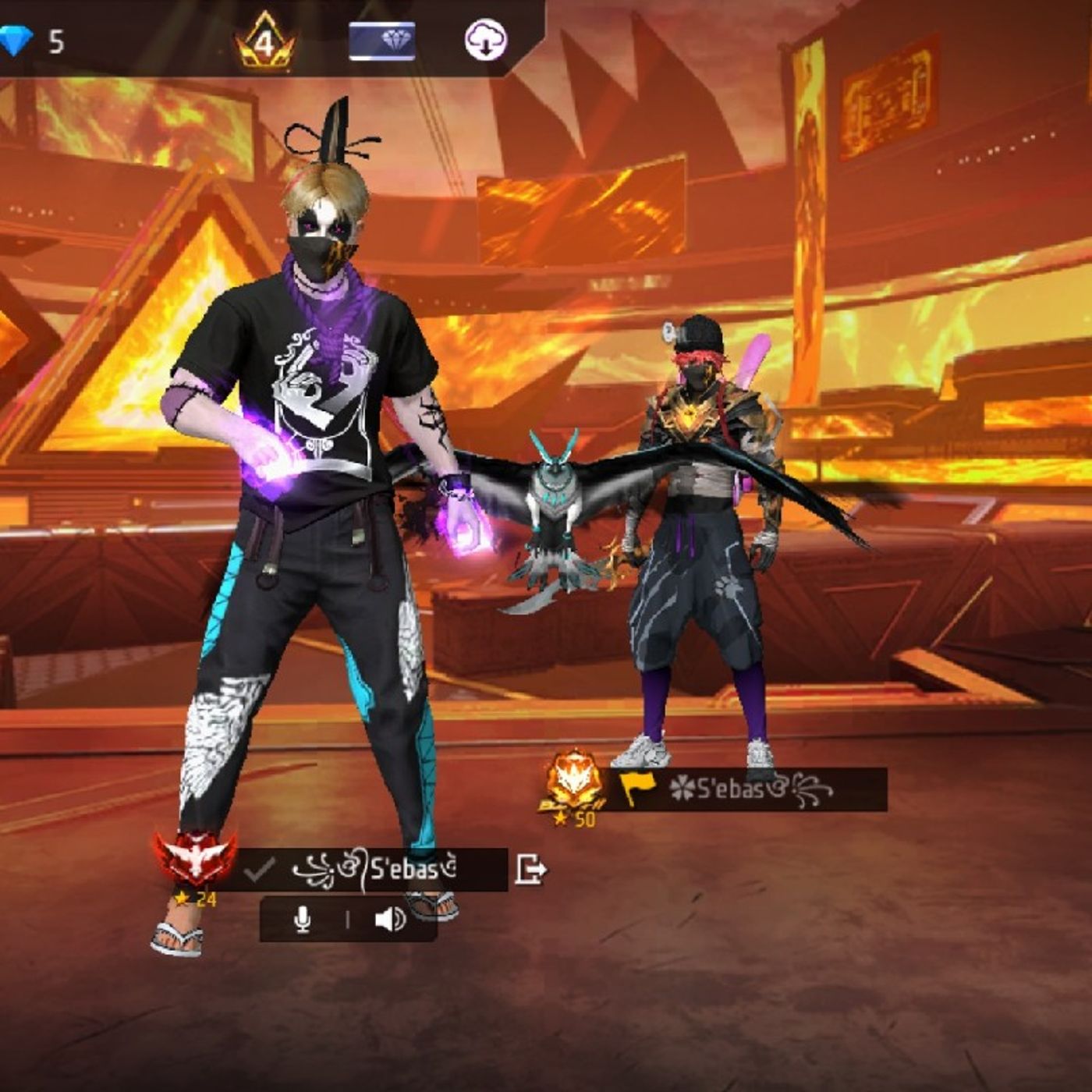
Task: Click the yellow leader flag icon
Action: pyautogui.click(x=636, y=788)
